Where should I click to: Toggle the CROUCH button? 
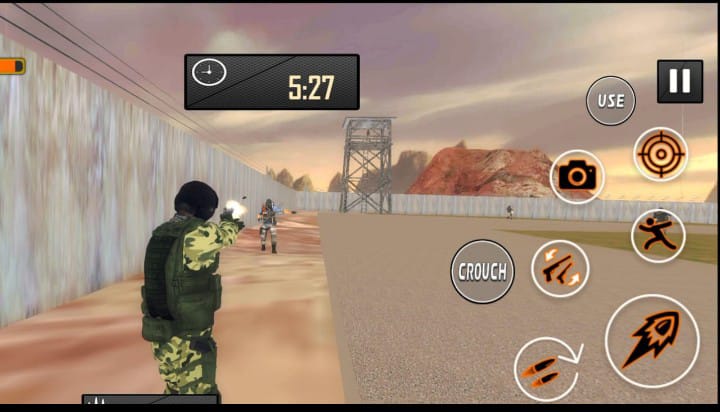482,271
